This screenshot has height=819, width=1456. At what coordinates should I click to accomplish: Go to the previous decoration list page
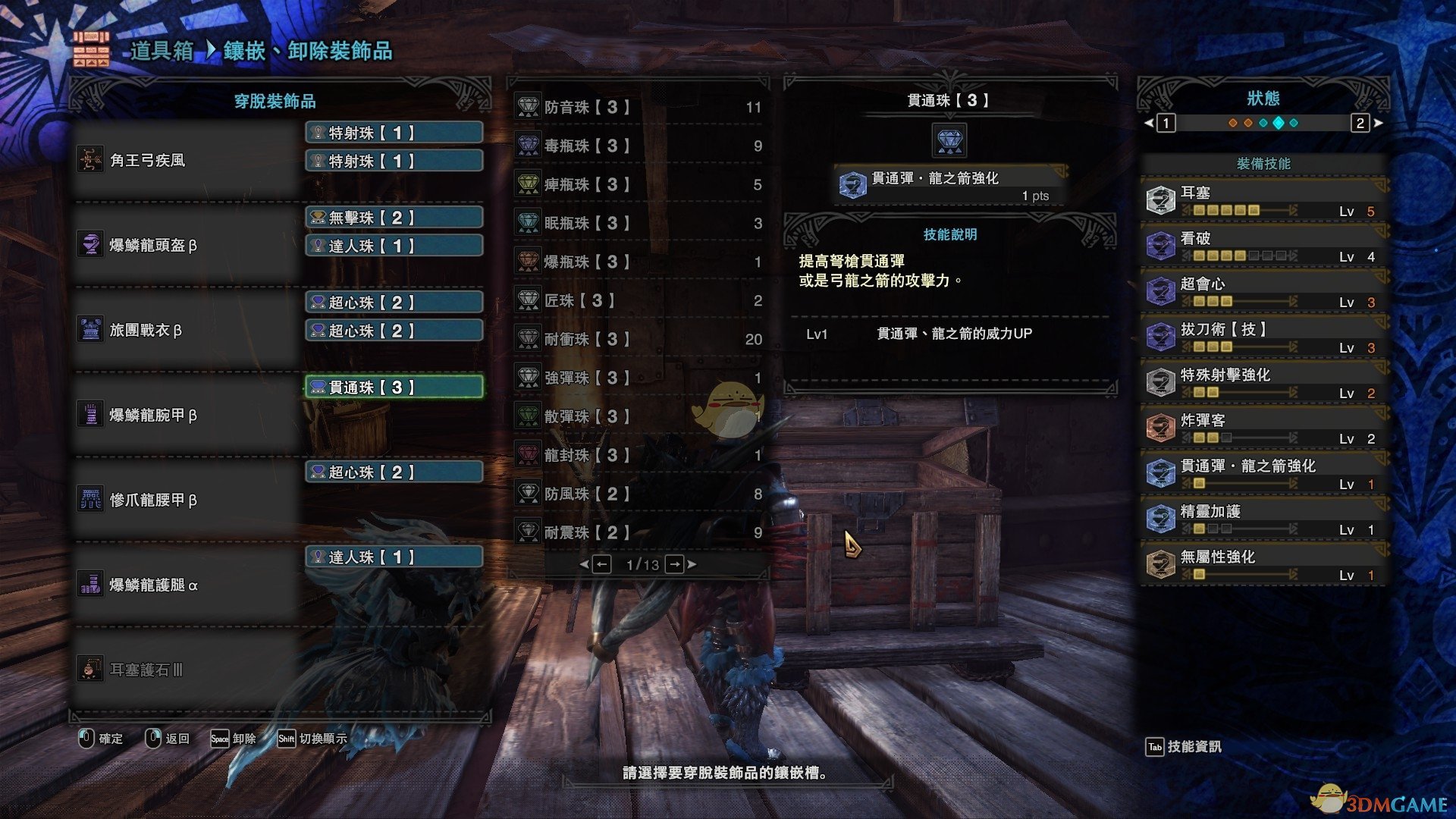coord(601,564)
